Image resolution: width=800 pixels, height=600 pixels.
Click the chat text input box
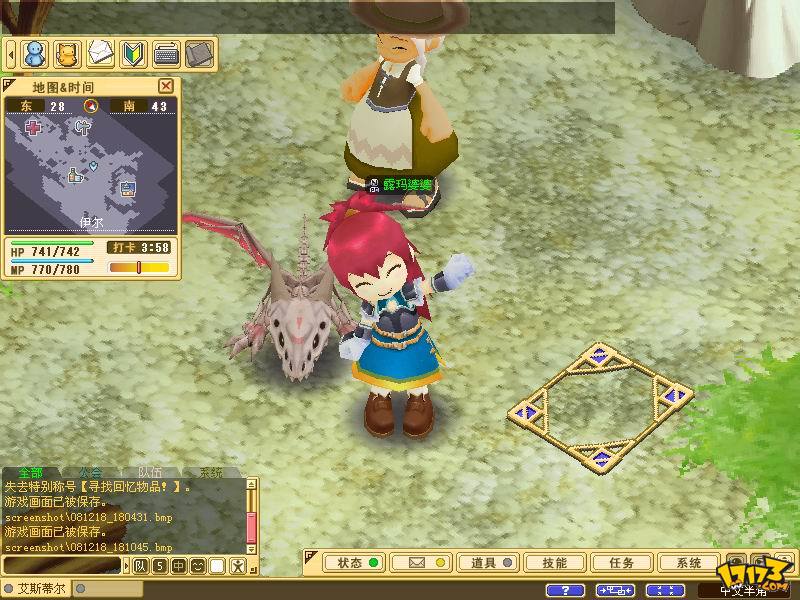pos(62,567)
